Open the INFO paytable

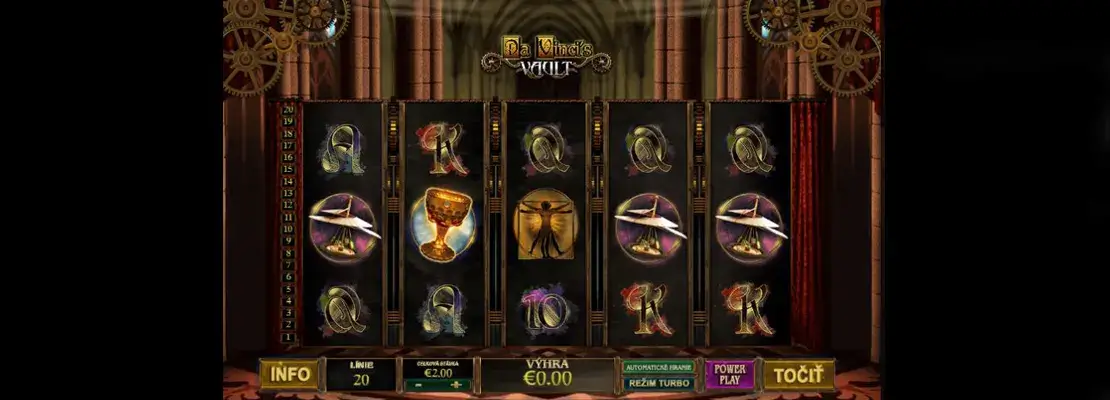click(290, 374)
